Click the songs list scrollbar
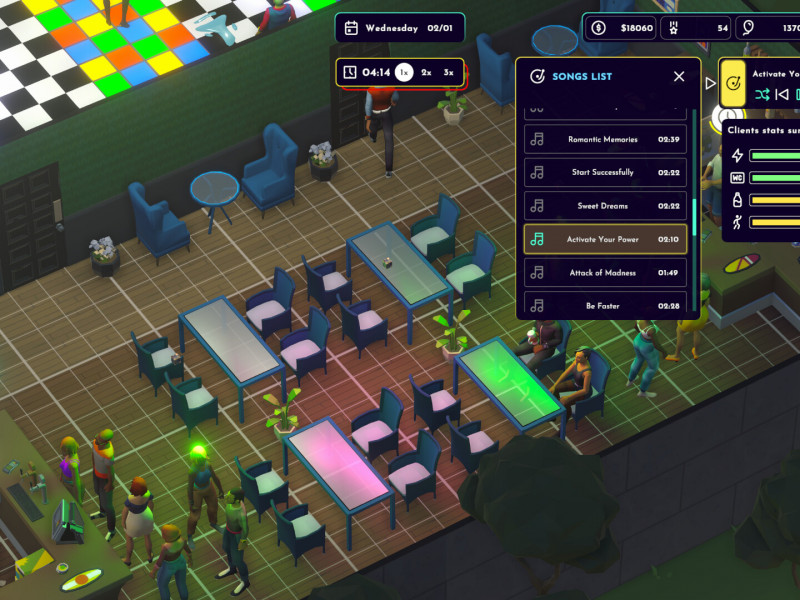The image size is (800, 600). click(x=695, y=215)
